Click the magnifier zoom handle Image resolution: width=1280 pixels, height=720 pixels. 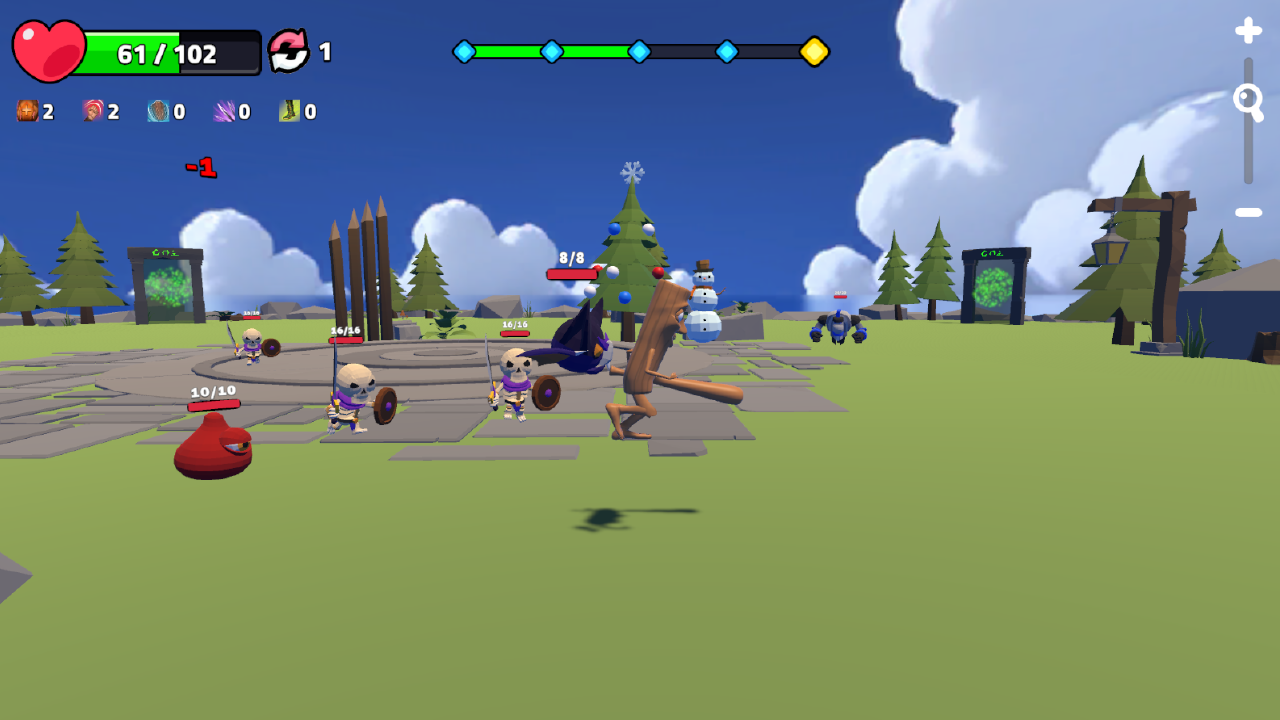pos(1247,100)
